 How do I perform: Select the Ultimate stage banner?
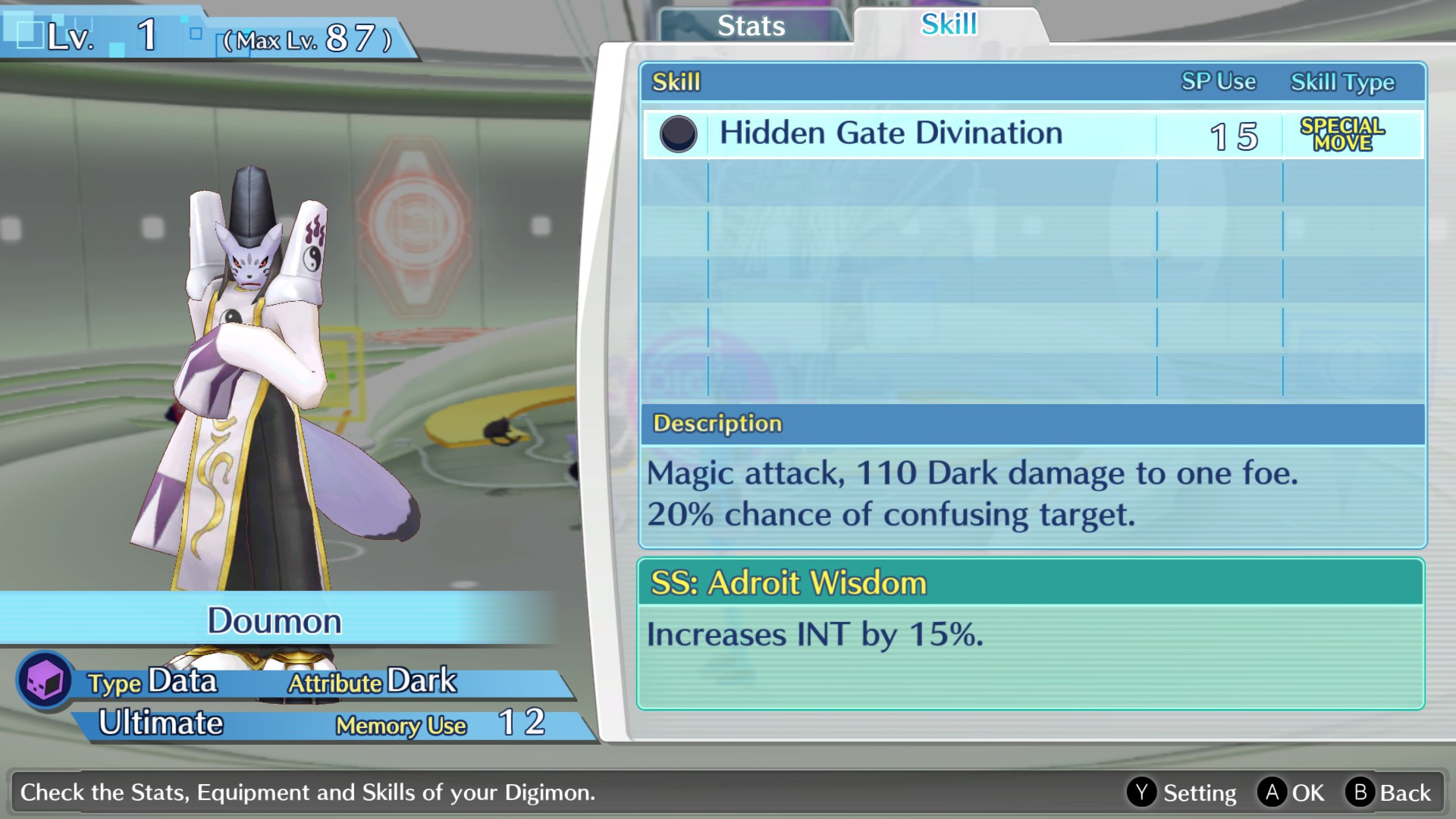tap(161, 723)
